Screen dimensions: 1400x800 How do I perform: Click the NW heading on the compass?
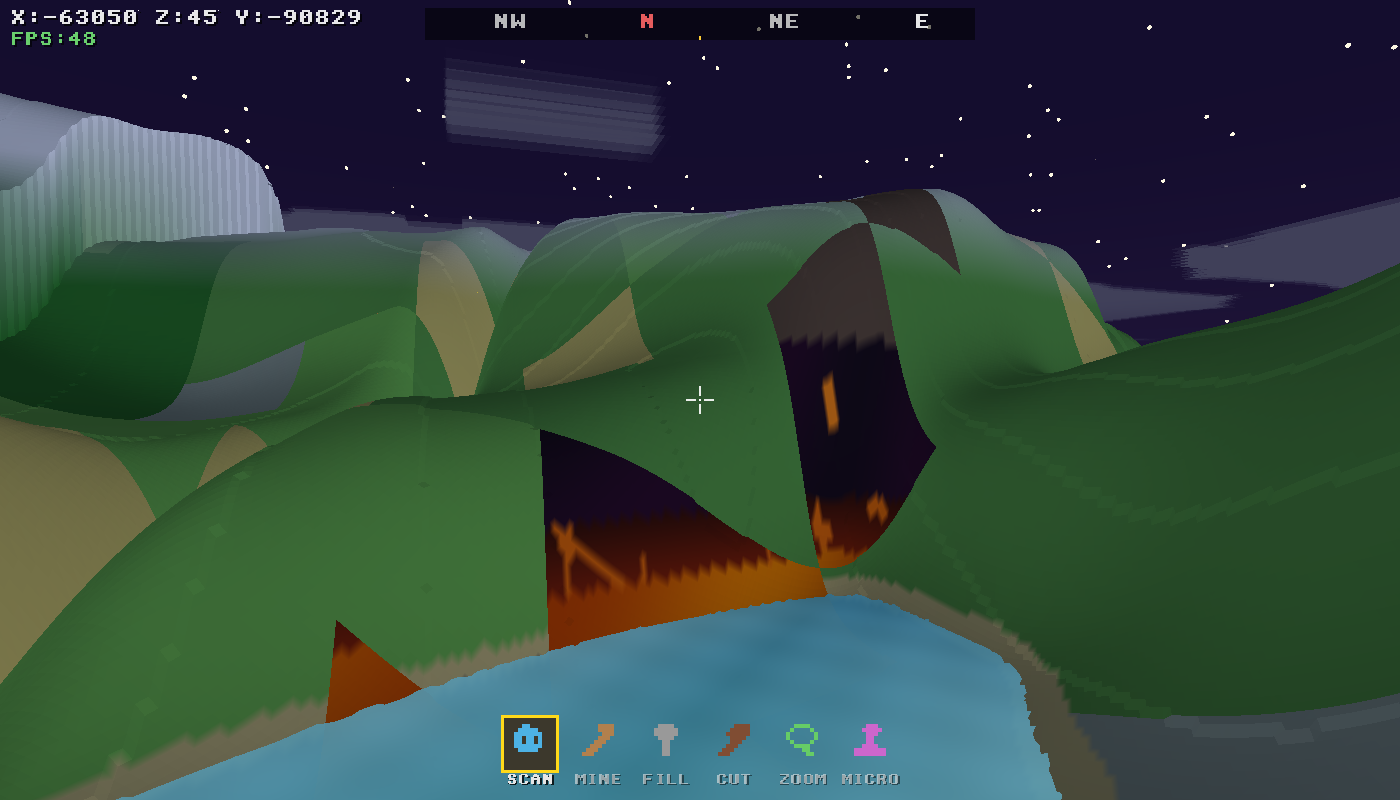[509, 23]
